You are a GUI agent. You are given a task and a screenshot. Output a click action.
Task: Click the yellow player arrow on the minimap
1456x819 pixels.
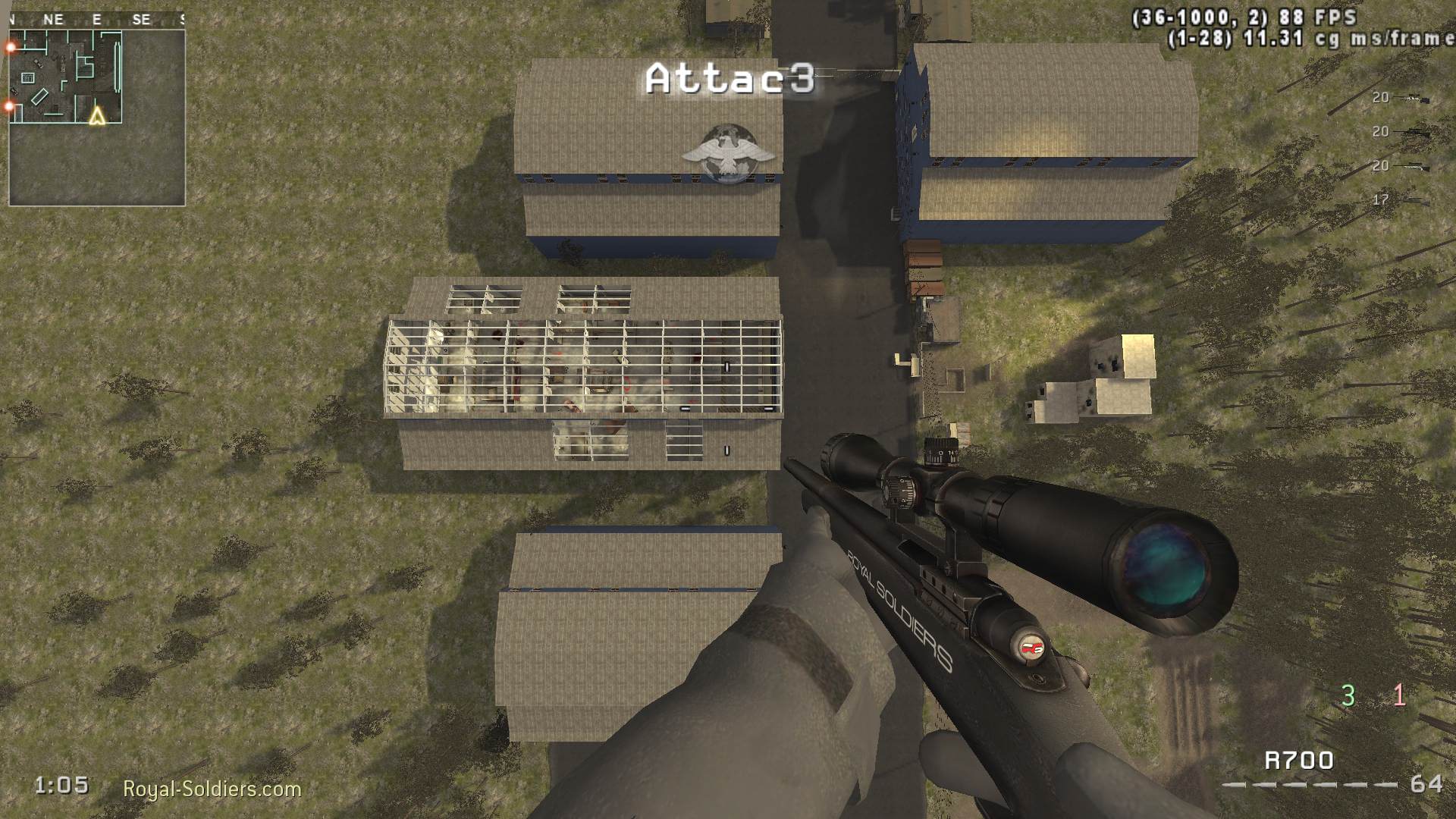(97, 118)
